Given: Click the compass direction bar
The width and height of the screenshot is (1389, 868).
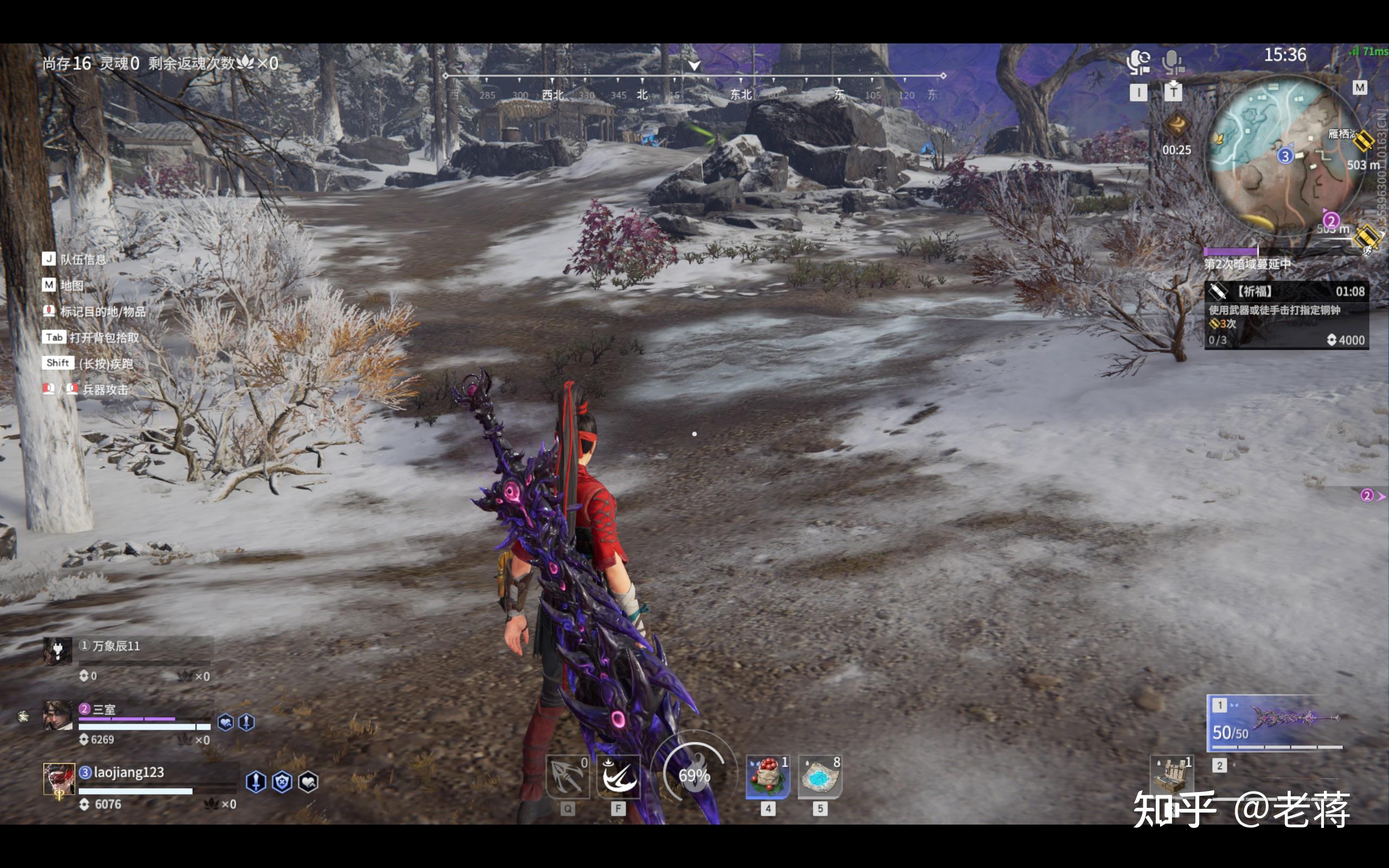Looking at the screenshot, I should click(694, 85).
